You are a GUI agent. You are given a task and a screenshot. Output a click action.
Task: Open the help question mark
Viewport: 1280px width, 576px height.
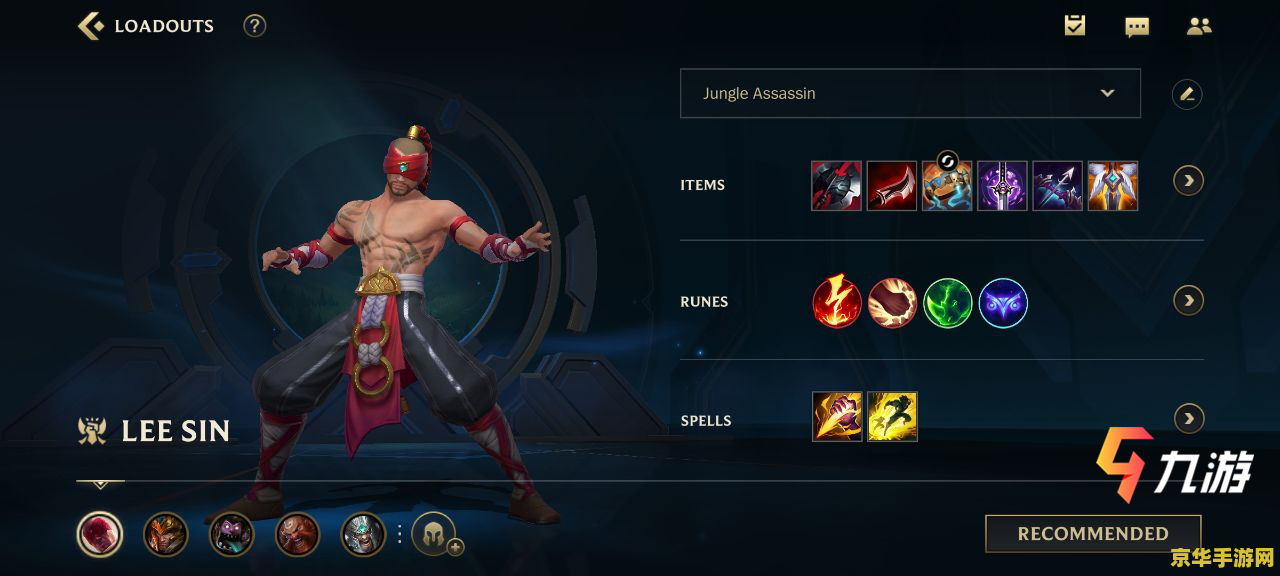coord(255,26)
